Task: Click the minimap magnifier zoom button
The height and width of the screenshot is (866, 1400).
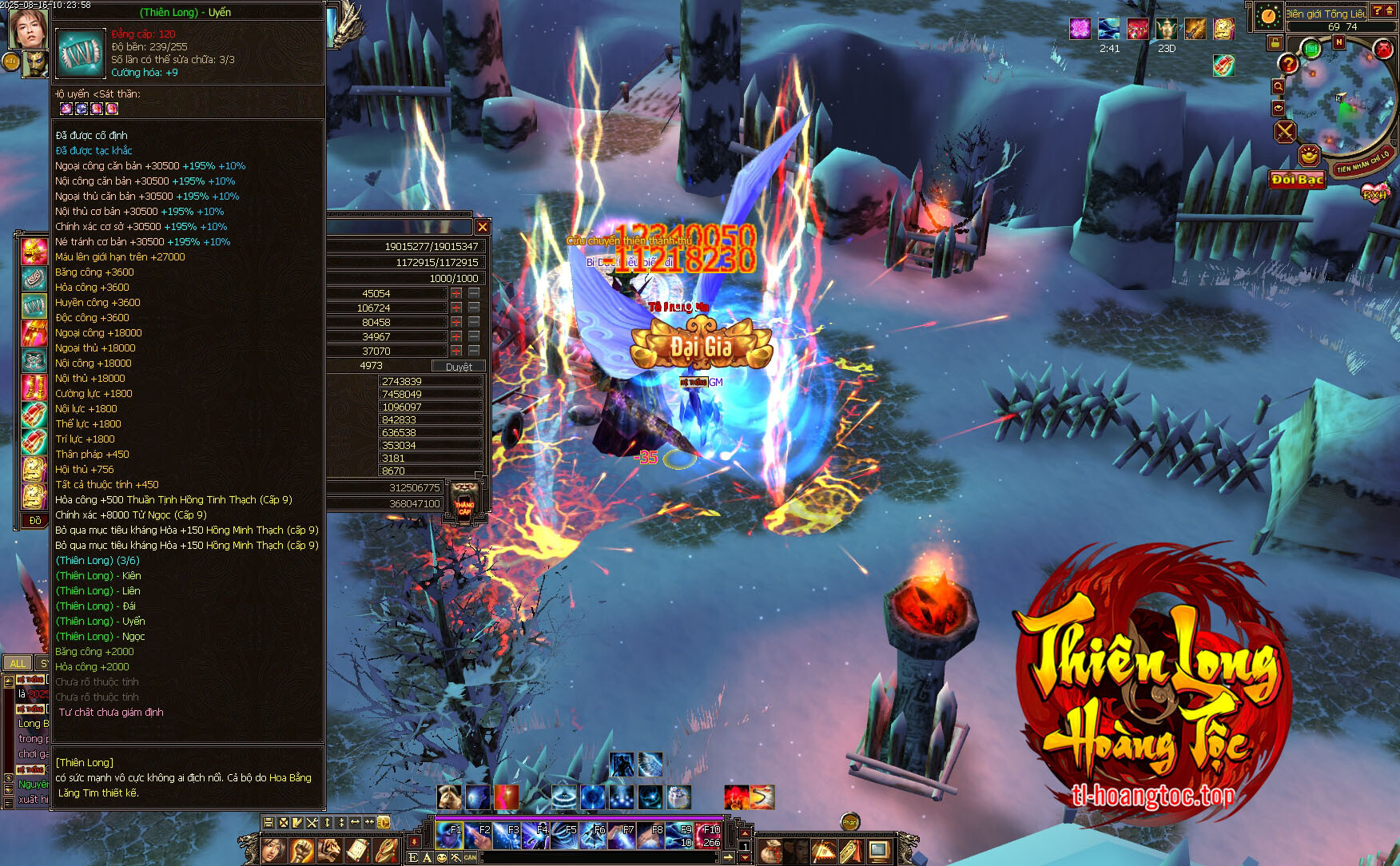Action: (1279, 86)
